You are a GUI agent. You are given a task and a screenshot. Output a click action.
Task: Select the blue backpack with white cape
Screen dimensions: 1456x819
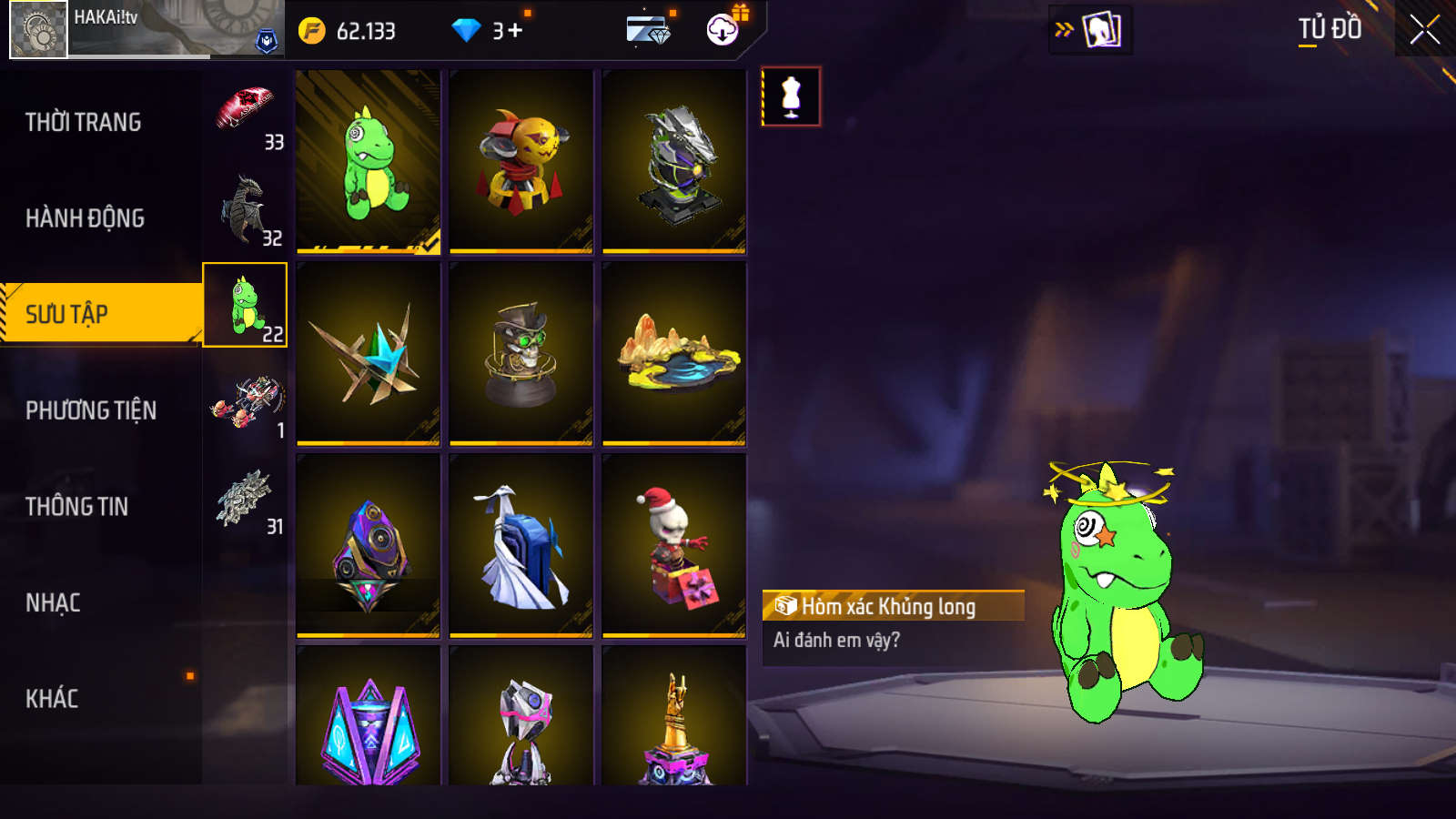[521, 545]
